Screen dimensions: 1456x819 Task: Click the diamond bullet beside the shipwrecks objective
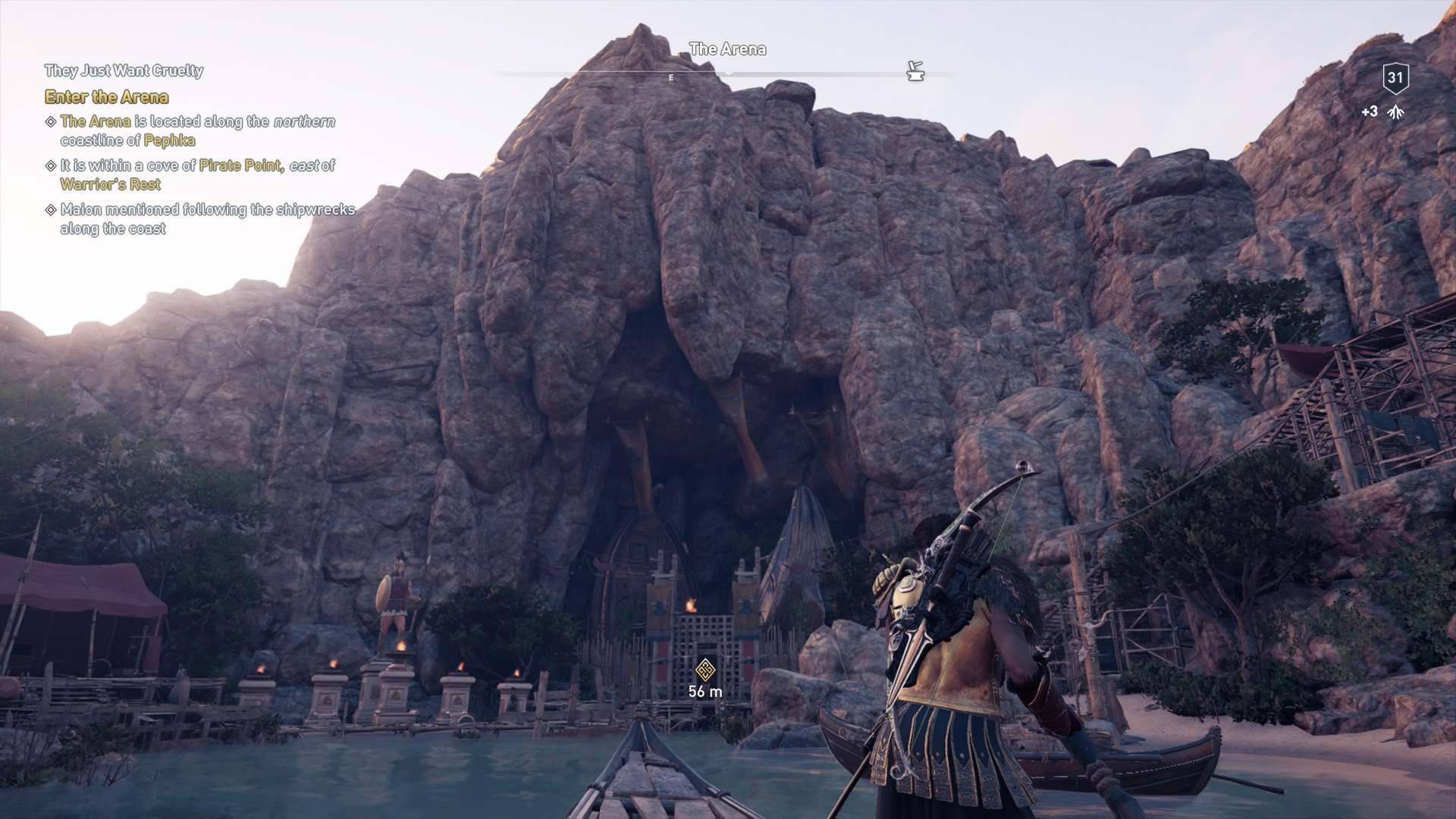coord(50,210)
